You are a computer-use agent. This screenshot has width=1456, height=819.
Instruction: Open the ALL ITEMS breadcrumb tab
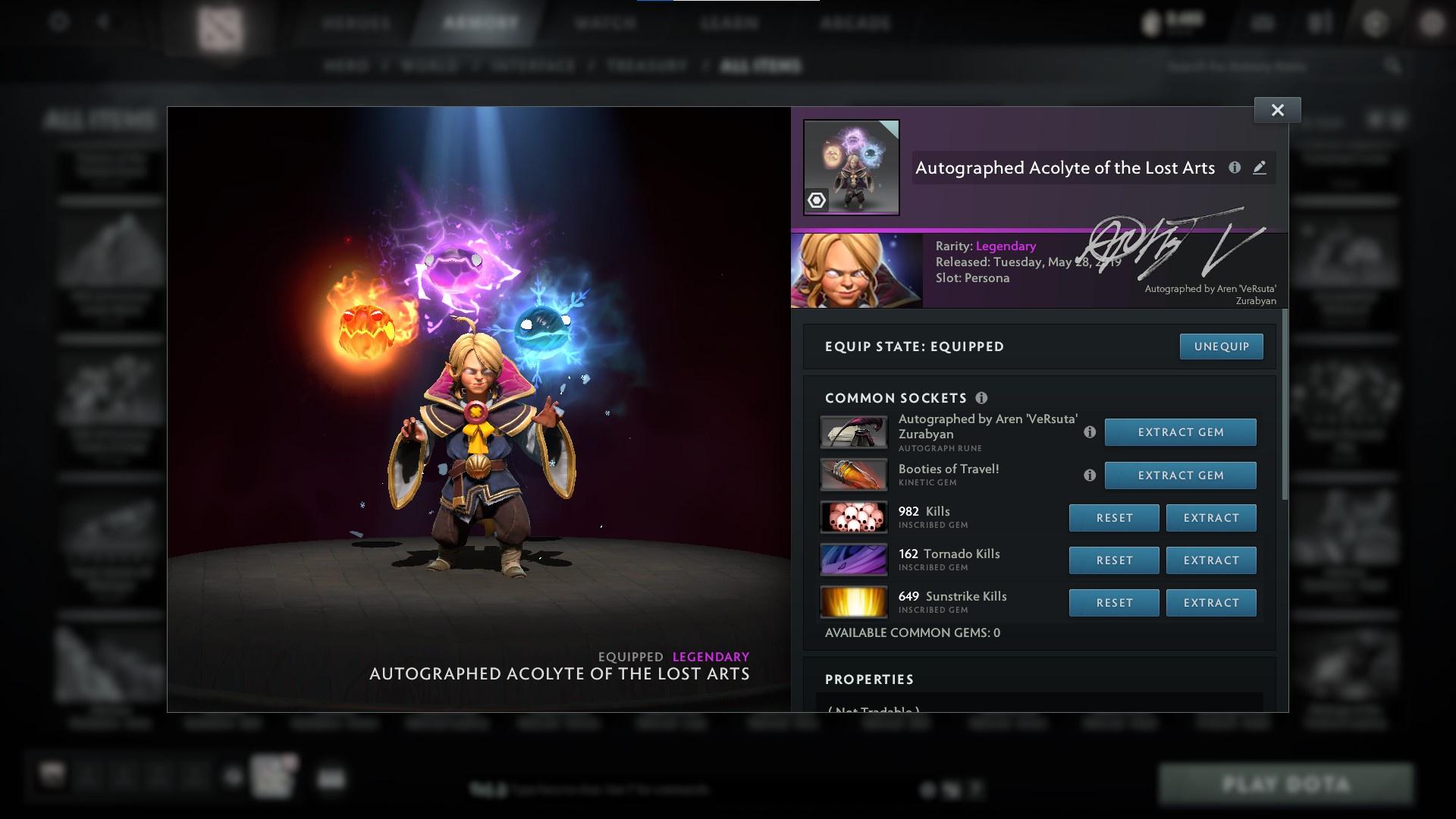(762, 66)
